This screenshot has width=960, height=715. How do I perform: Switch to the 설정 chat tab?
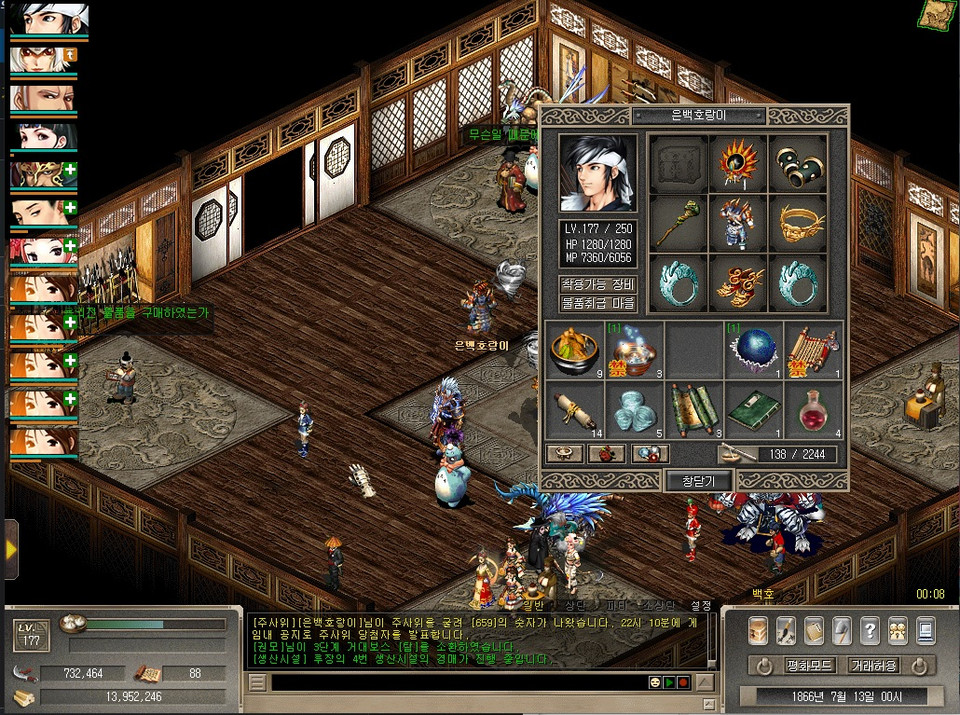(701, 605)
